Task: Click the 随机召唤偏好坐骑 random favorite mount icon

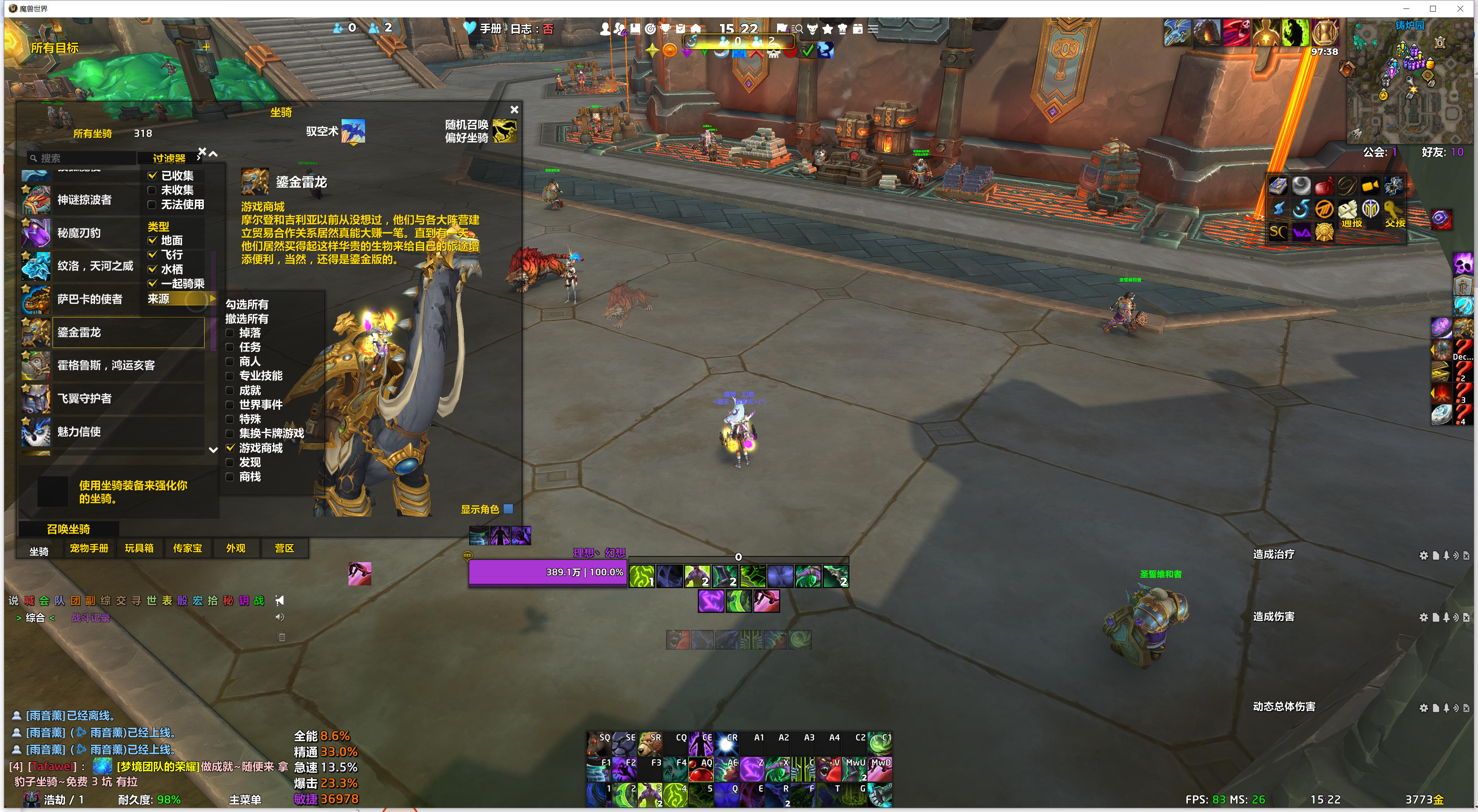Action: pyautogui.click(x=504, y=131)
